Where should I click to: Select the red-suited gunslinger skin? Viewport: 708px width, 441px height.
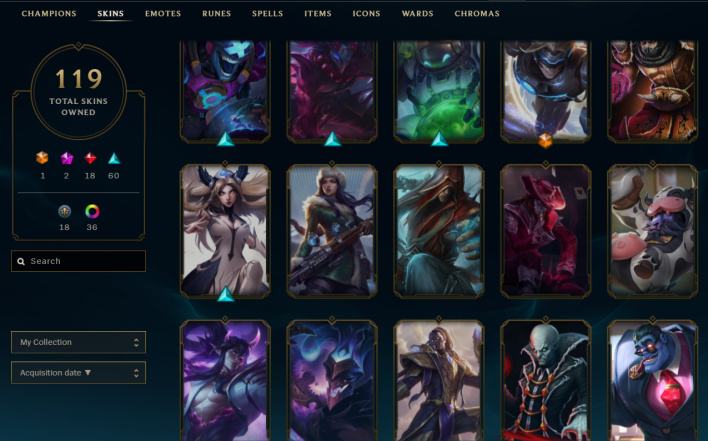(546, 232)
